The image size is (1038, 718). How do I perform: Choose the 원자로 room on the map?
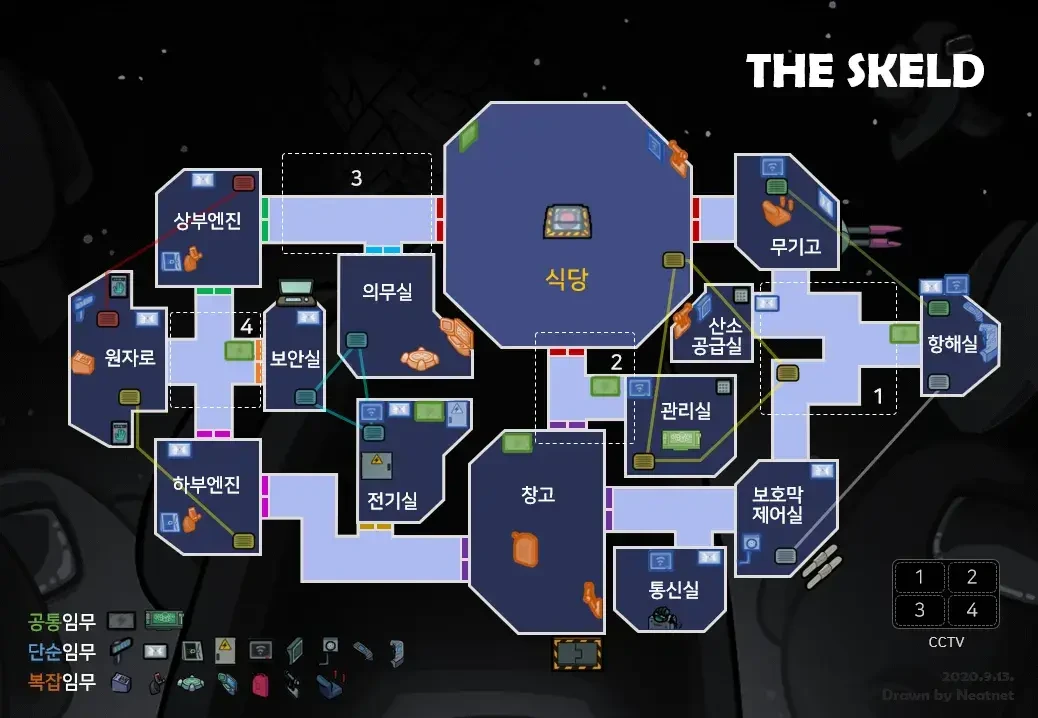click(130, 356)
